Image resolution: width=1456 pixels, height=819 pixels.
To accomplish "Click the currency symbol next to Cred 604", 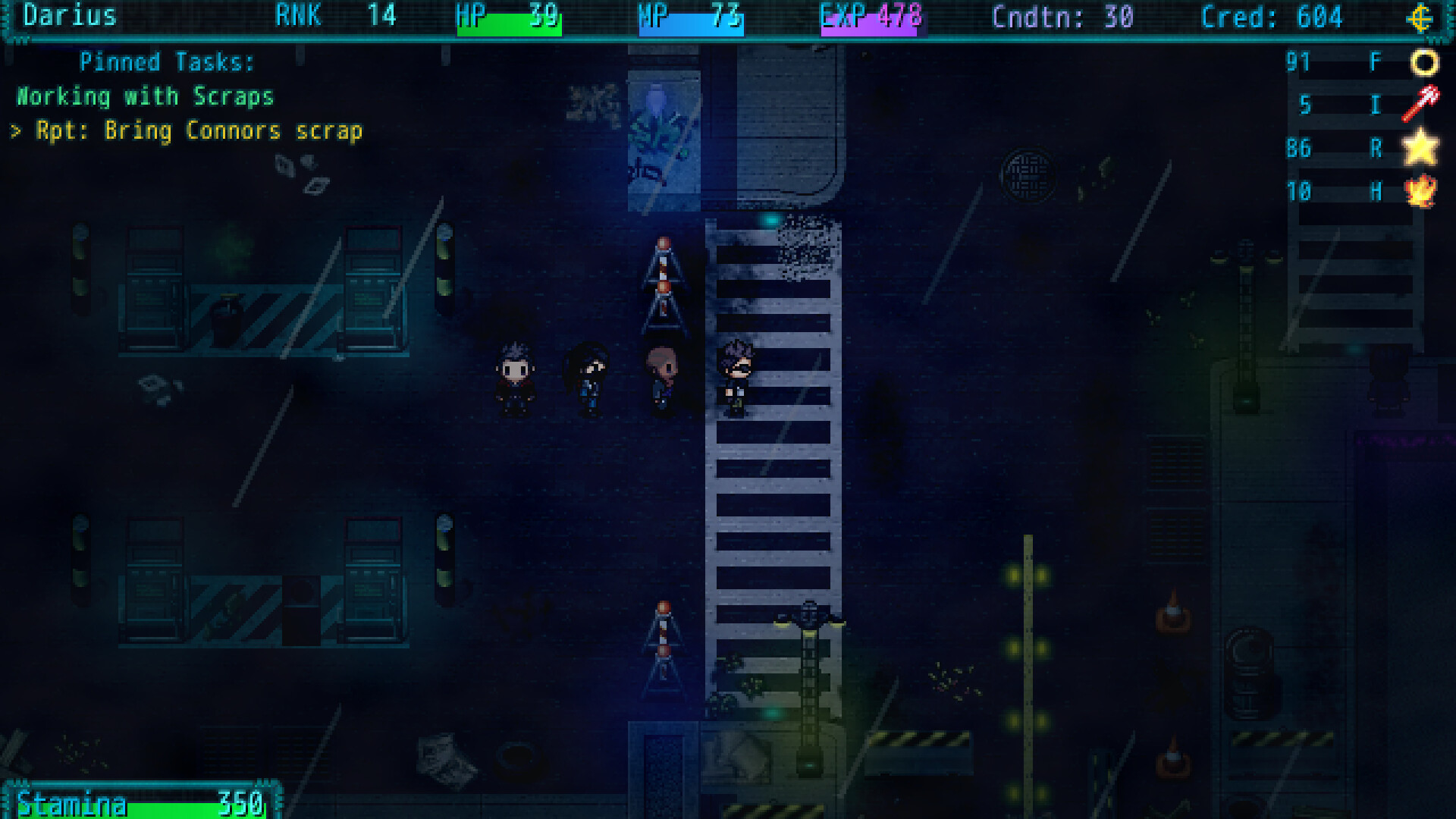I will (x=1420, y=17).
